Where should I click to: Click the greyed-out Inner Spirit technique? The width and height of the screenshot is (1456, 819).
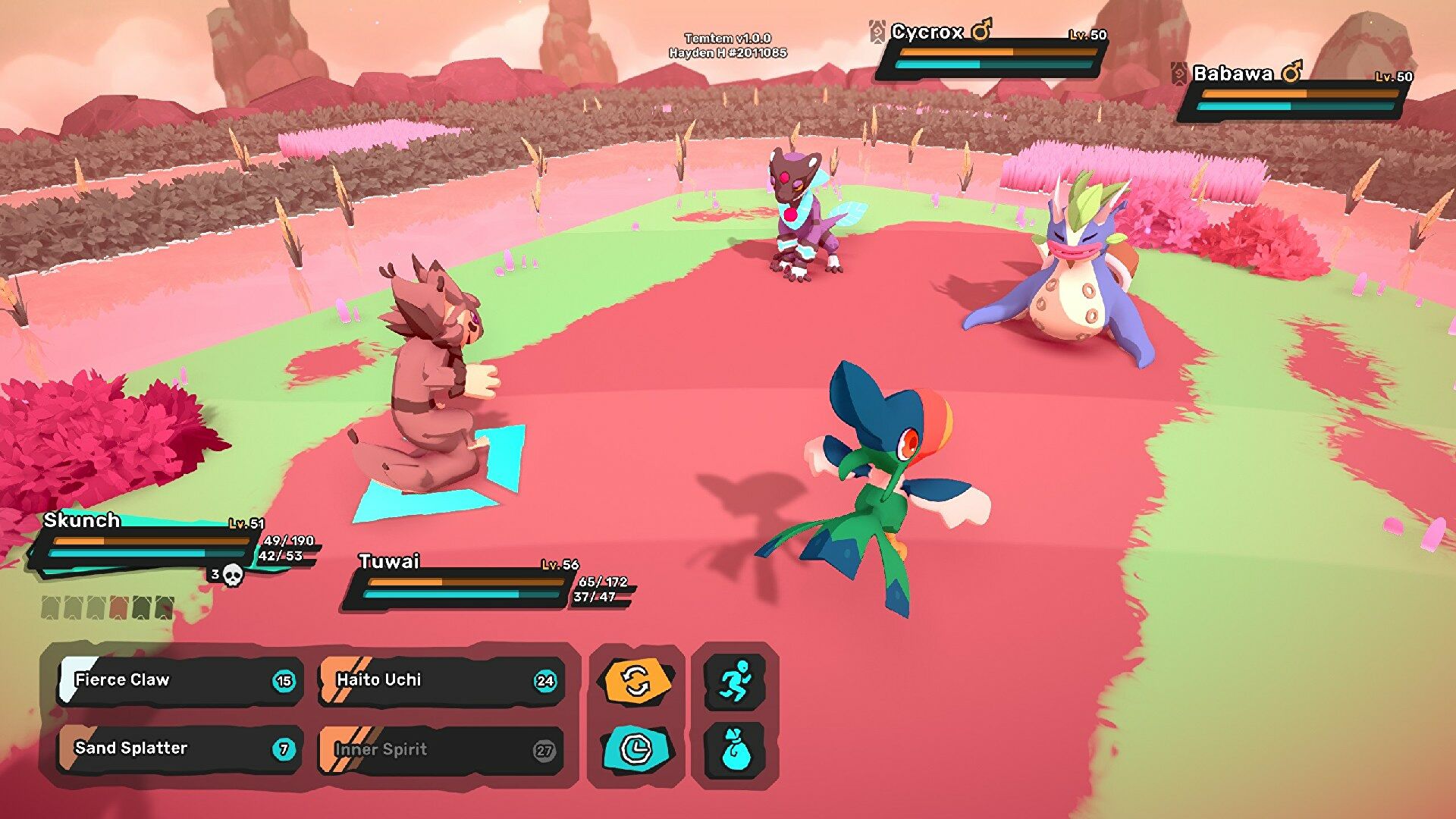point(441,750)
